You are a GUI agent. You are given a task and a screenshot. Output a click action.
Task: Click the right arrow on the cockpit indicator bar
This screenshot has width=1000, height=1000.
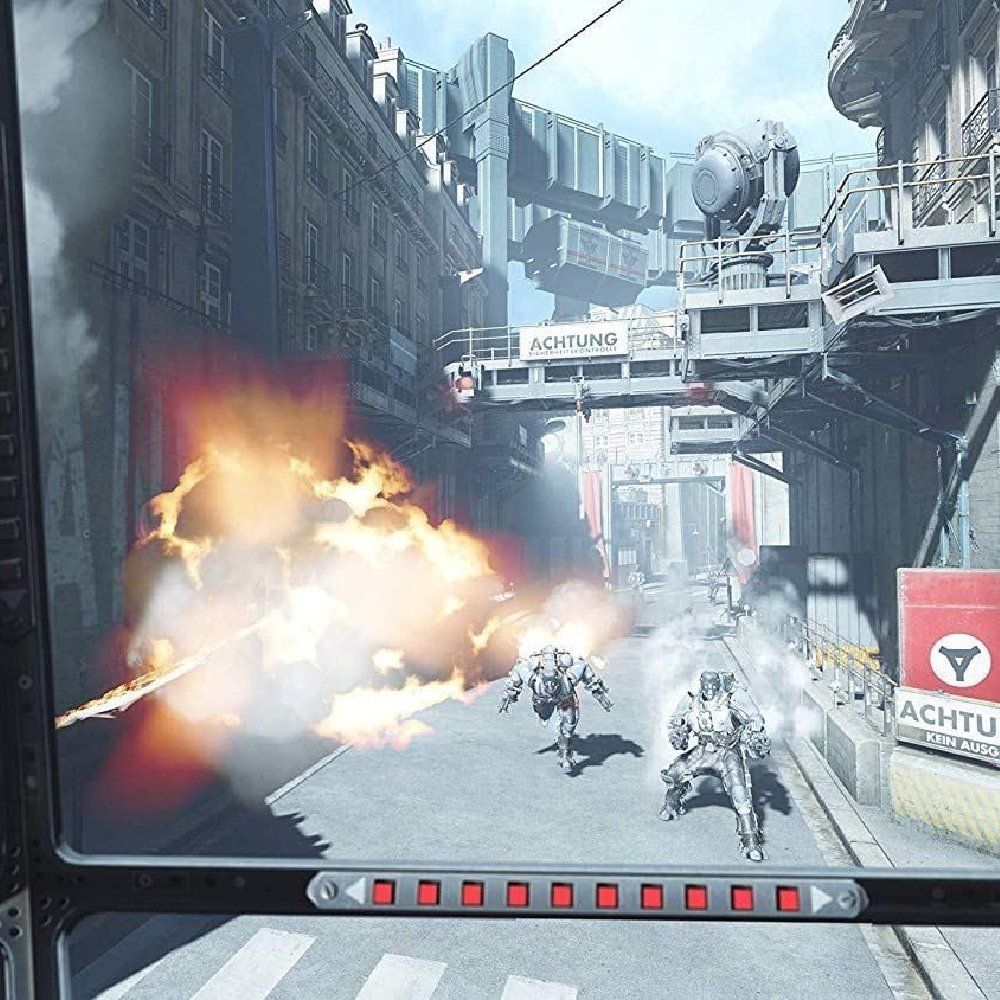tap(822, 899)
